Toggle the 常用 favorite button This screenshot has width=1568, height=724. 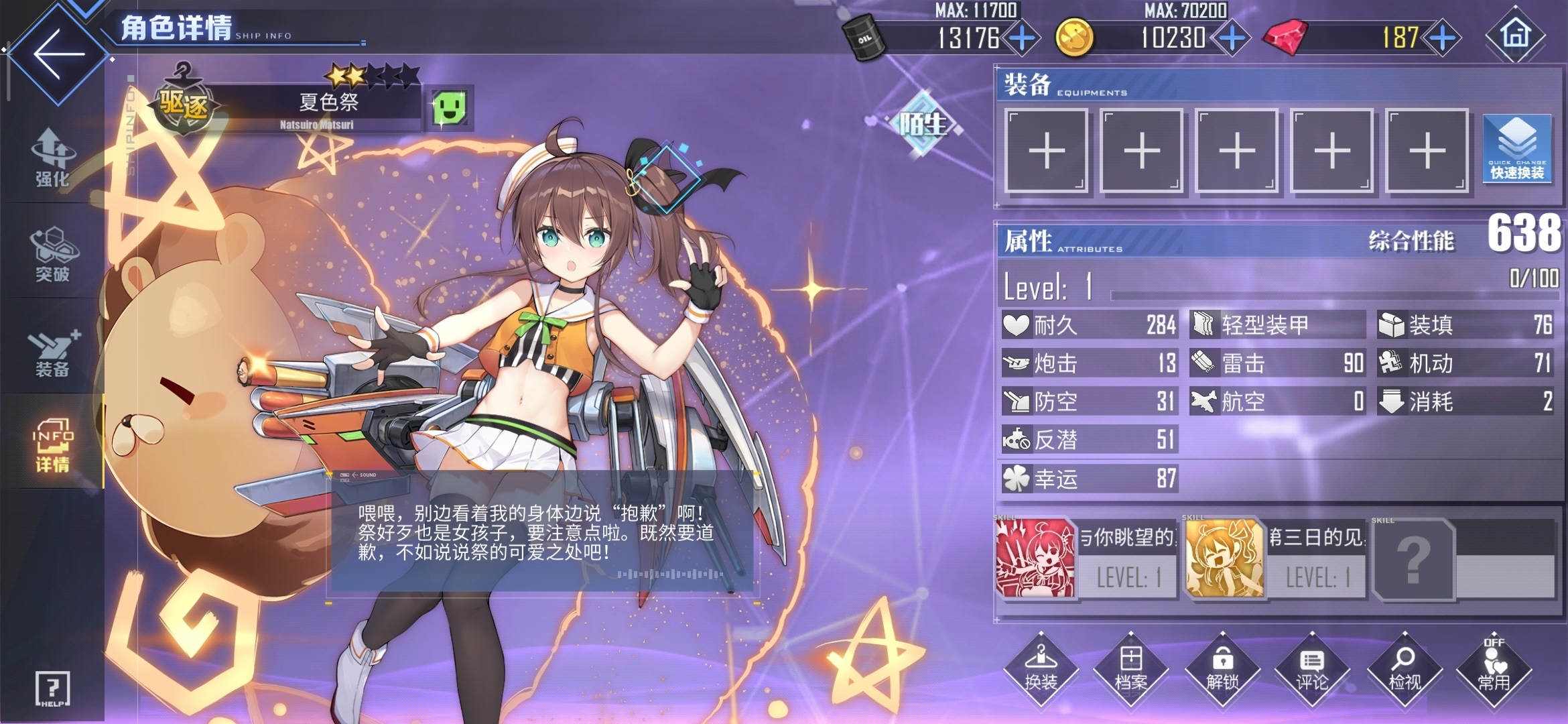pyautogui.click(x=1494, y=669)
